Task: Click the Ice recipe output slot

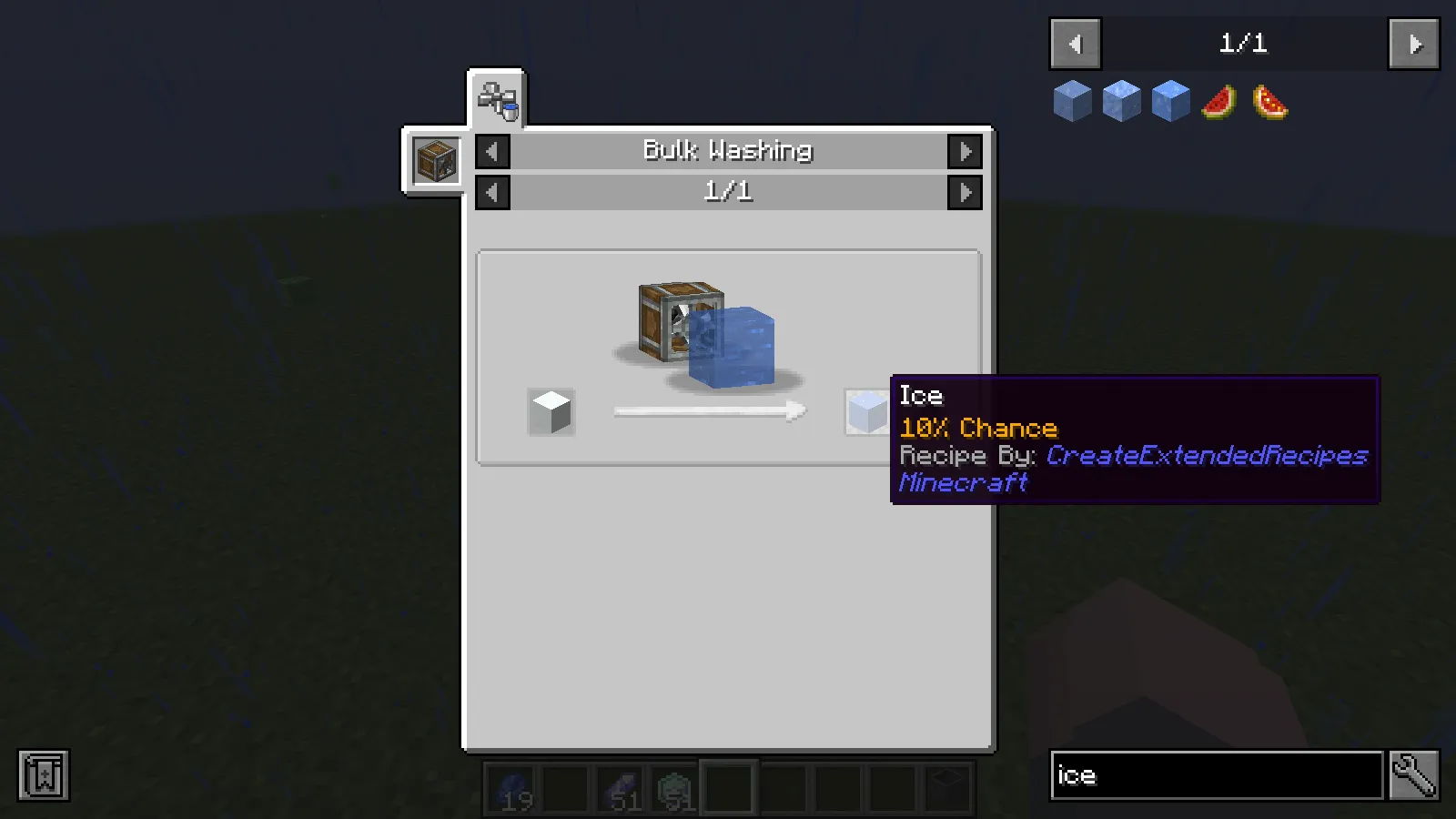Action: 866,411
